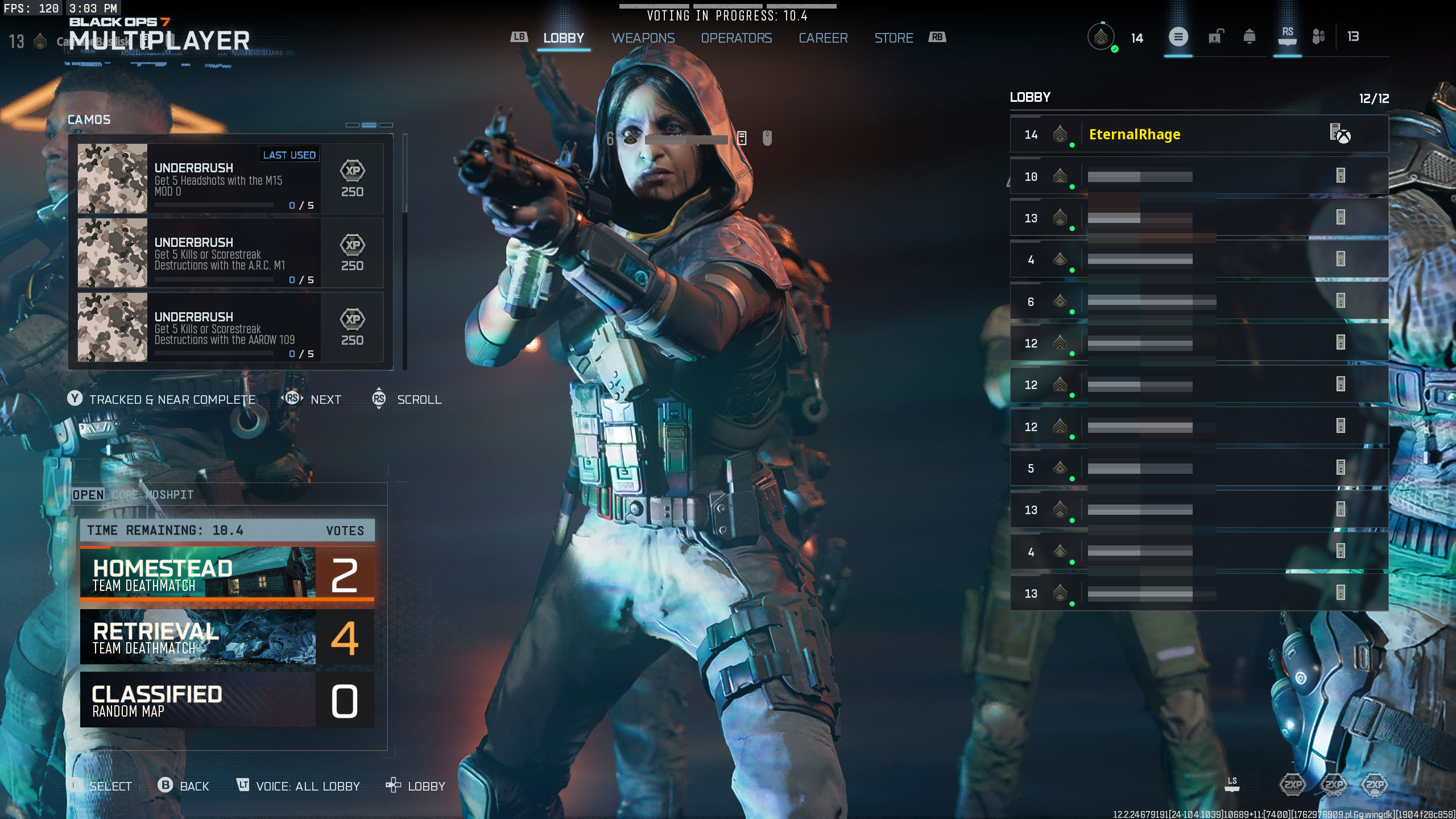Click the rank emblem next to level 14
The height and width of the screenshot is (819, 1456).
coord(1102,38)
